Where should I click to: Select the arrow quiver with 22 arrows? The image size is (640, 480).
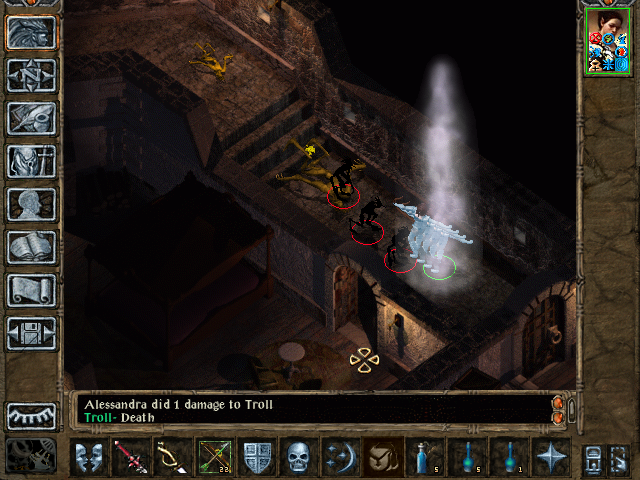(x=215, y=456)
